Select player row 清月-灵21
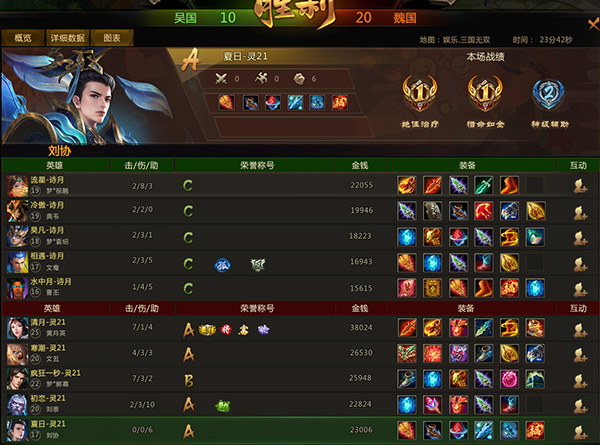This screenshot has height=445, width=600. (45, 328)
